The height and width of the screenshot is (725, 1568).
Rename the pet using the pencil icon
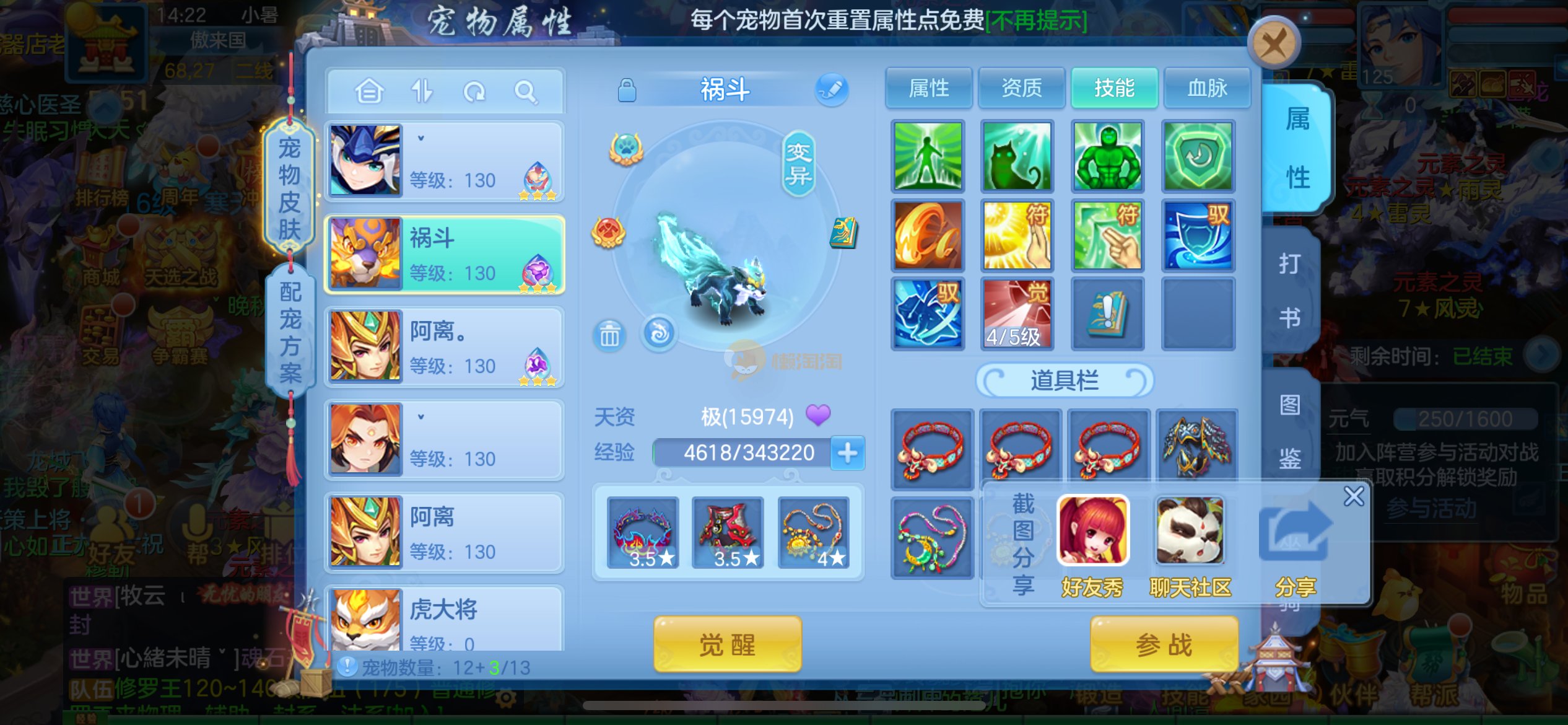[x=831, y=90]
